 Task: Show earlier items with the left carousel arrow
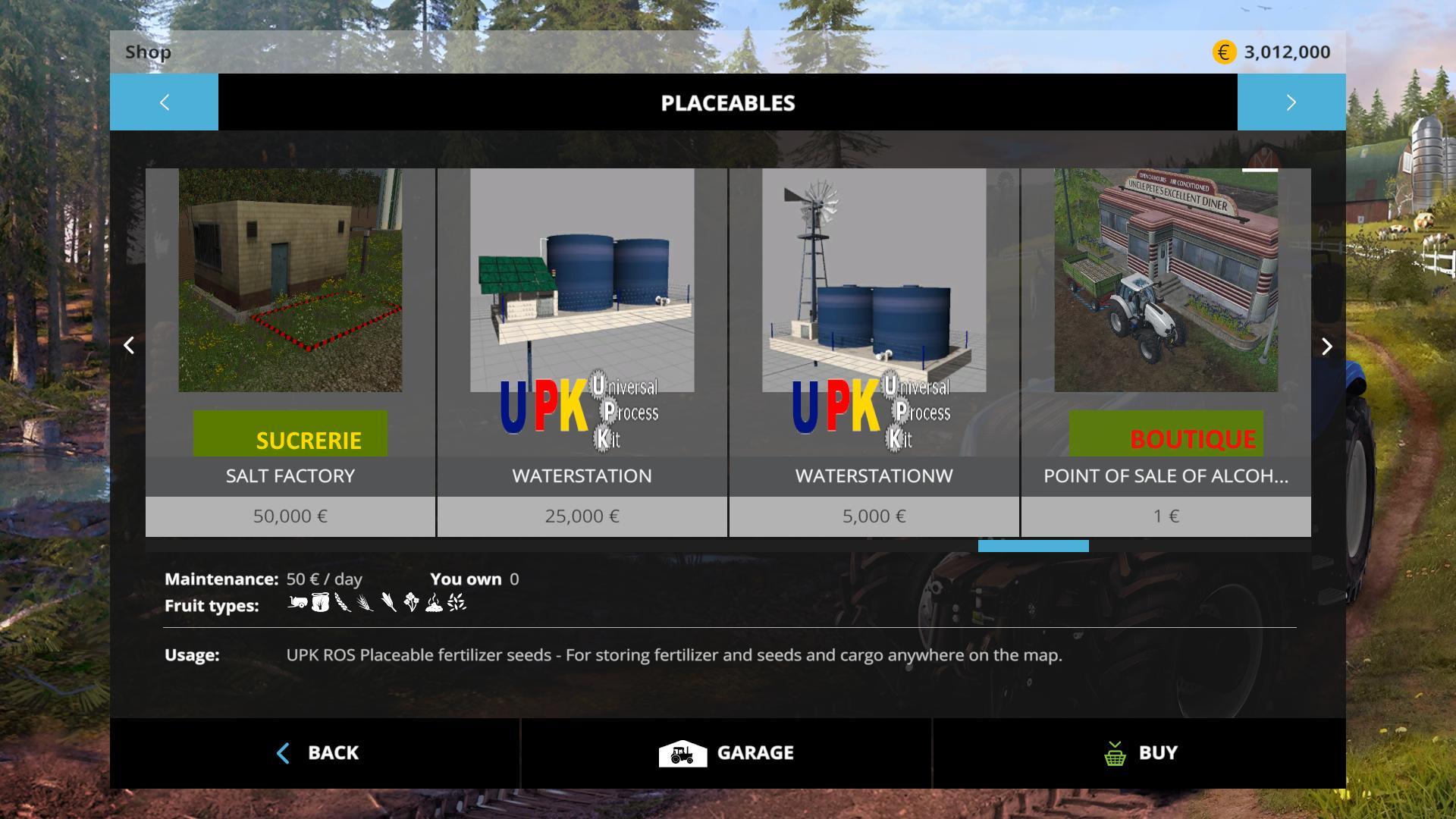click(x=129, y=346)
